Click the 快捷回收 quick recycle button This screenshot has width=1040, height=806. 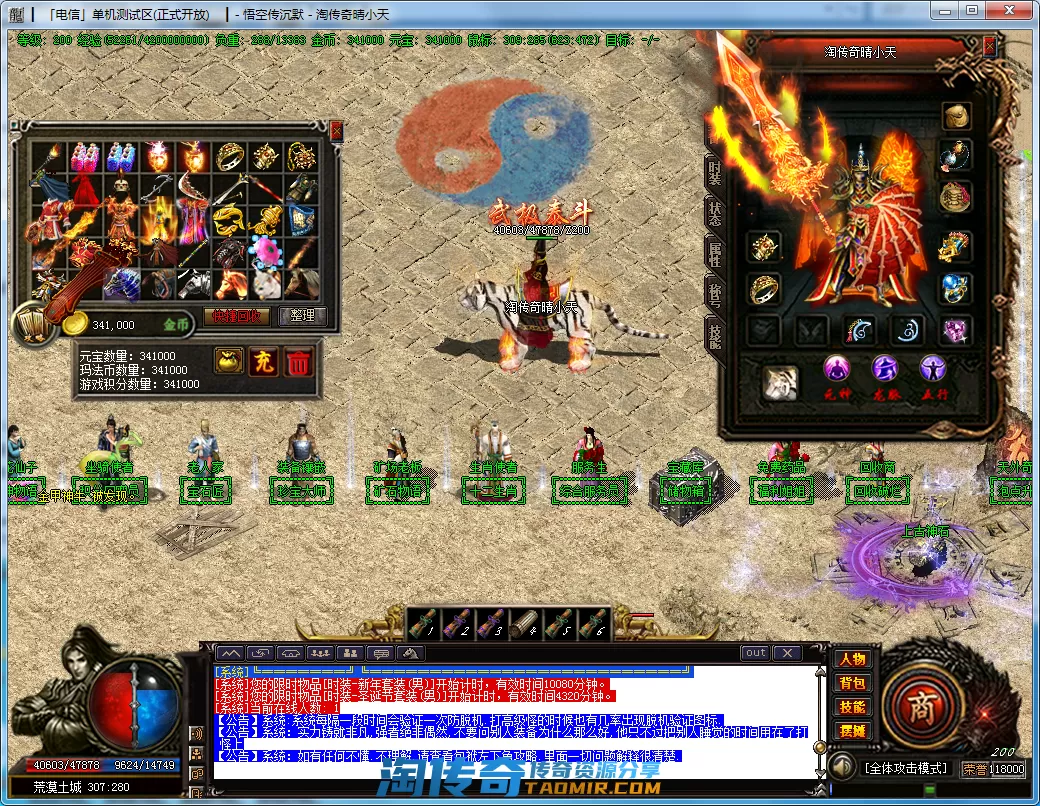(x=237, y=316)
